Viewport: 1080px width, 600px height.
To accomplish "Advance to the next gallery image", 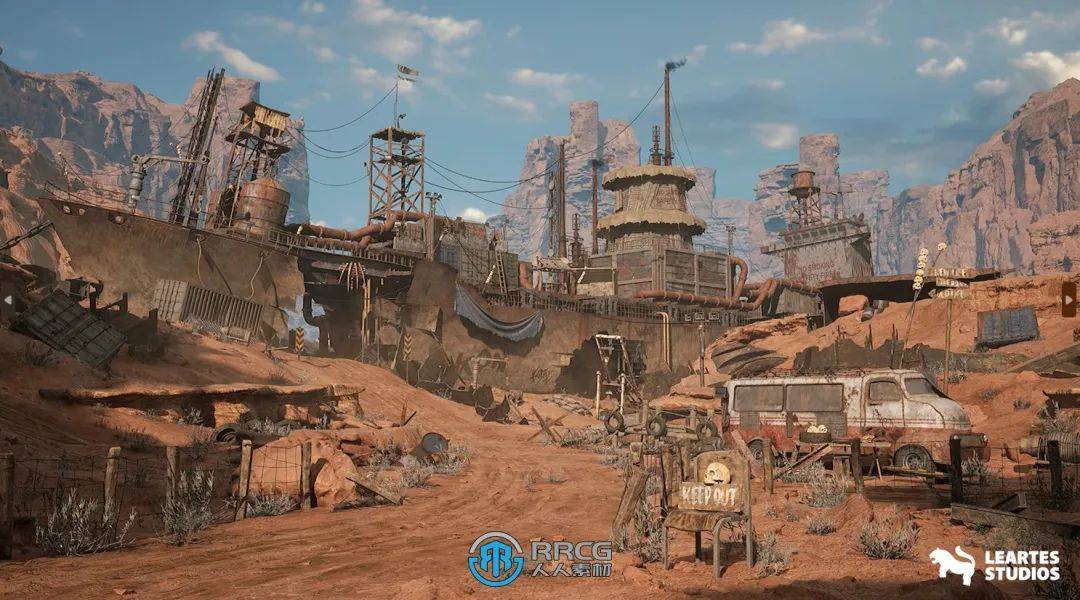I will coord(1068,299).
